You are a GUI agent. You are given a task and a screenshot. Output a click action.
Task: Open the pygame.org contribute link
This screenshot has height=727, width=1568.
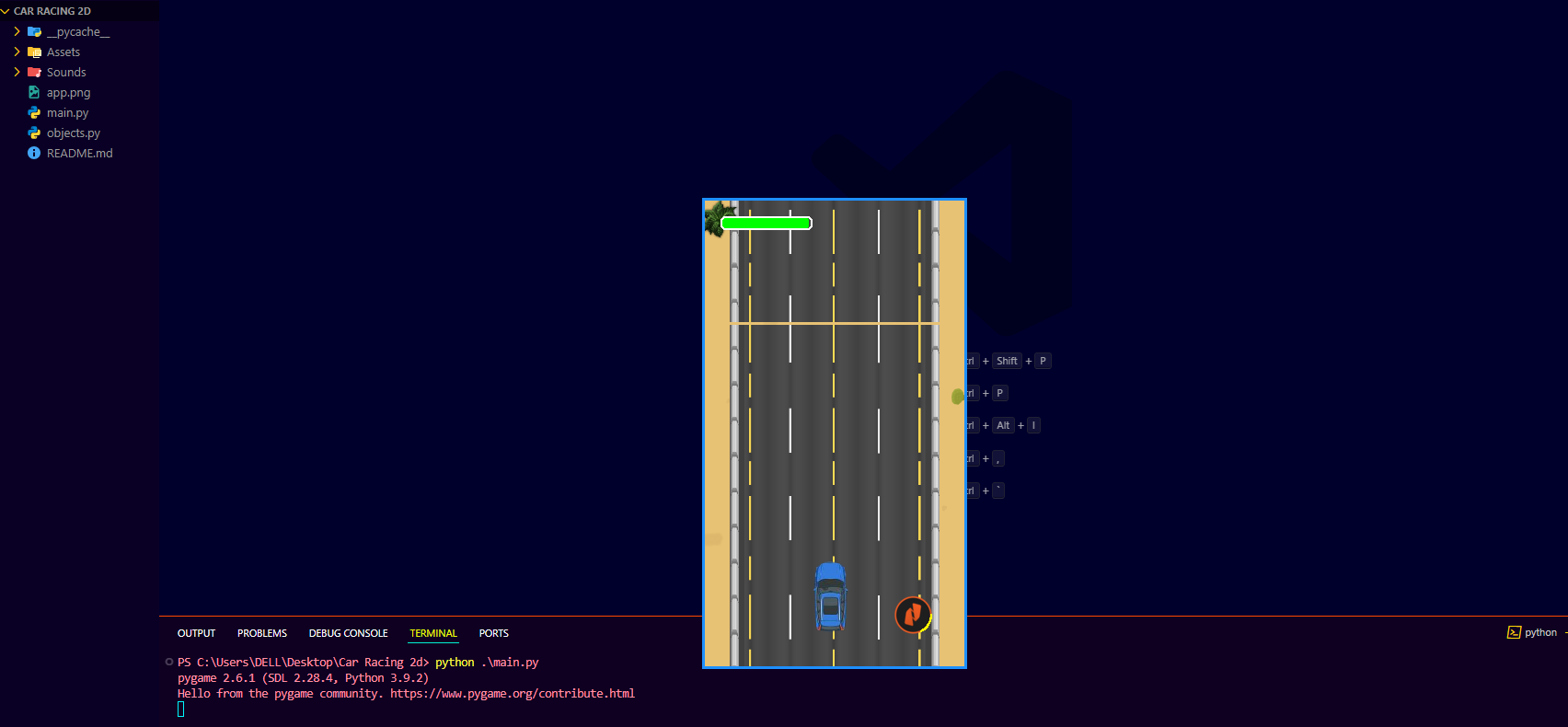tap(513, 693)
